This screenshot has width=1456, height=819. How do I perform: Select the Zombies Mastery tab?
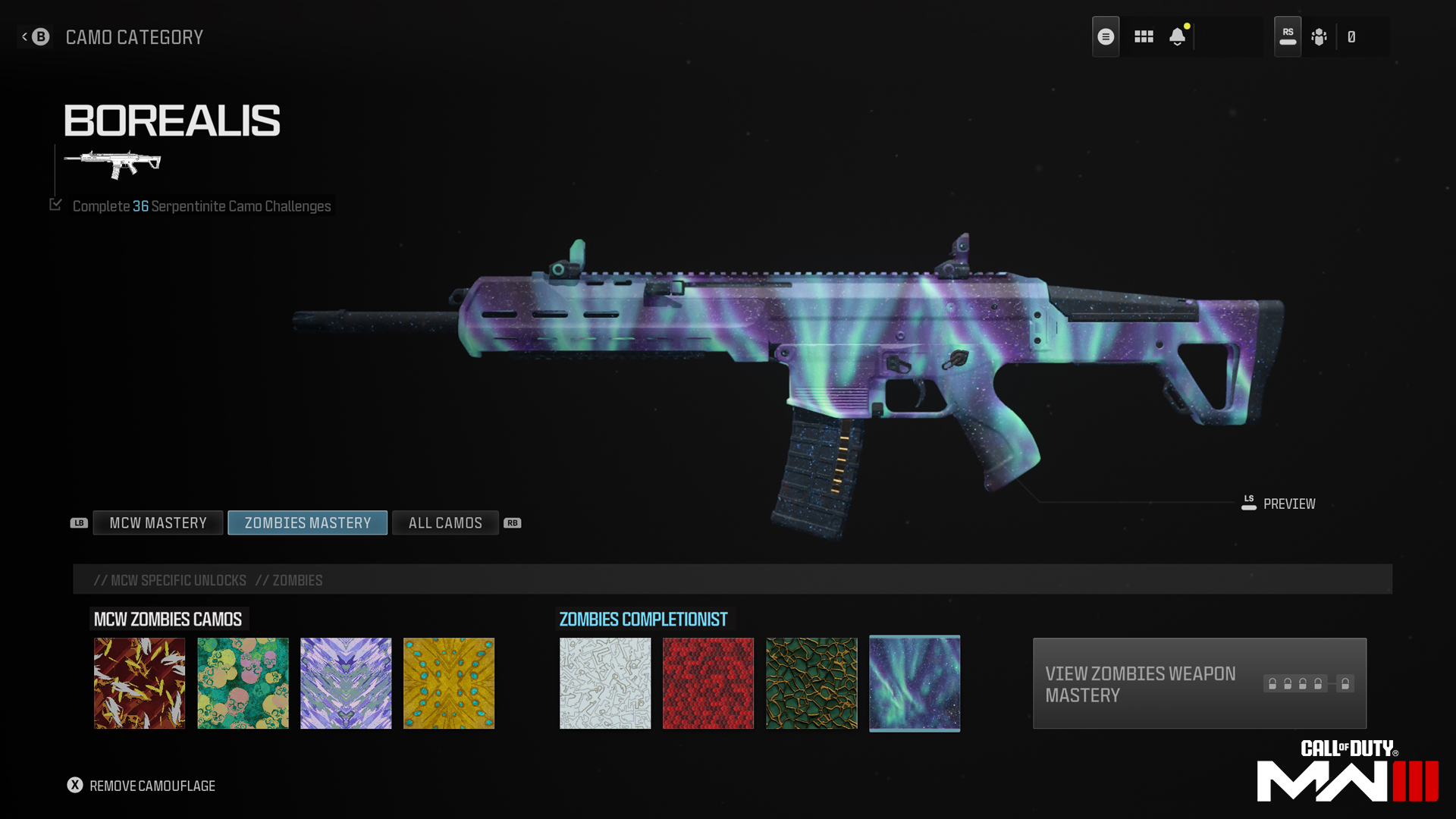click(x=307, y=523)
